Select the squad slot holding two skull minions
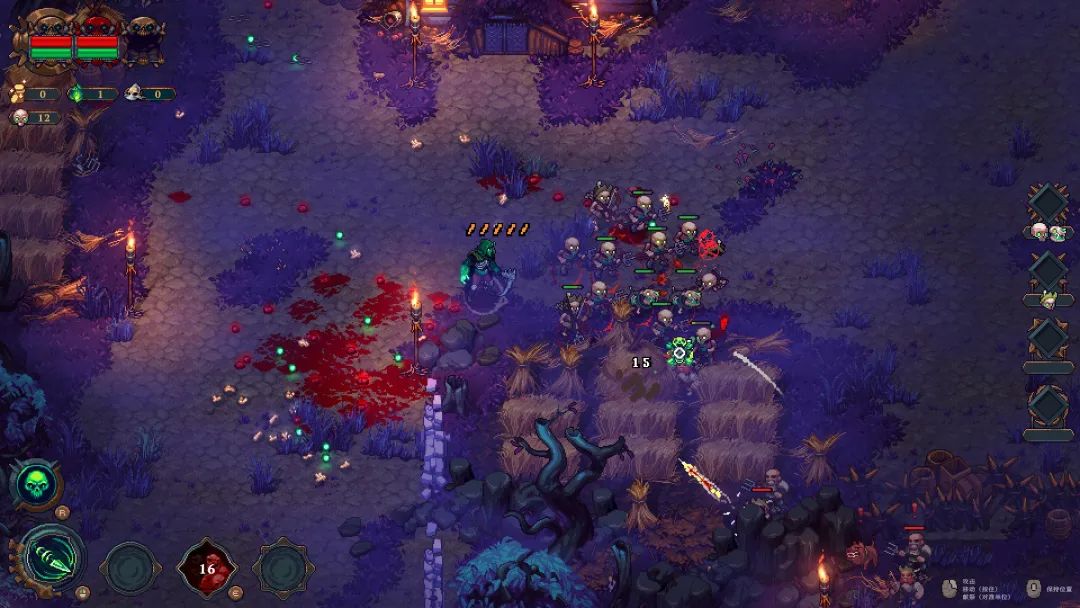Viewport: 1080px width, 608px height. pyautogui.click(x=1048, y=204)
